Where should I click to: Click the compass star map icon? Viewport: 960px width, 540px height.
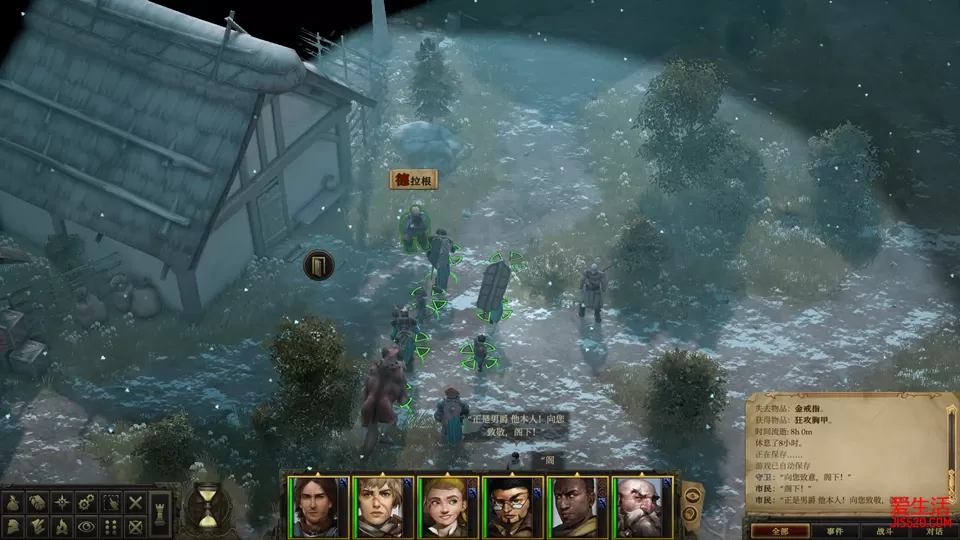tap(63, 502)
